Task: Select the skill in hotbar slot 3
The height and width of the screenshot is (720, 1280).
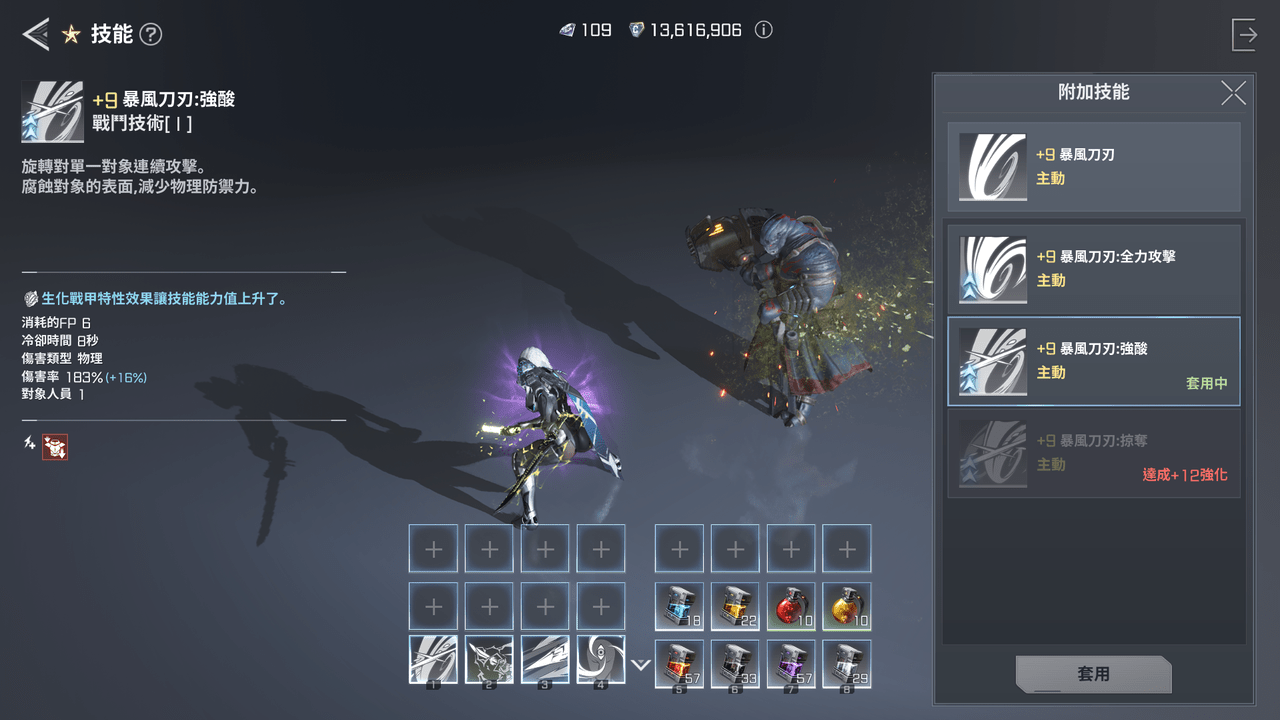Action: [x=545, y=660]
